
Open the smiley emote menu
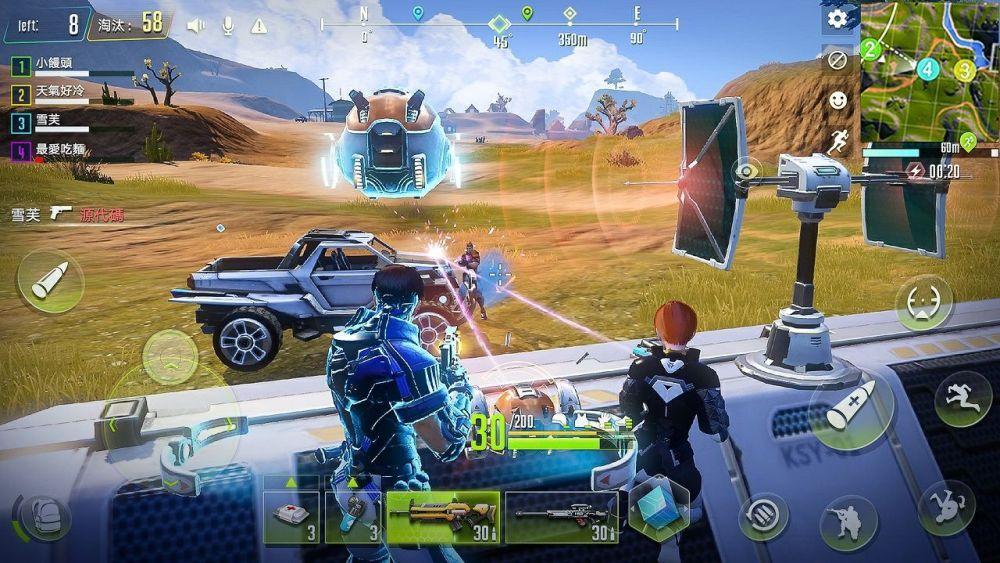coord(838,100)
